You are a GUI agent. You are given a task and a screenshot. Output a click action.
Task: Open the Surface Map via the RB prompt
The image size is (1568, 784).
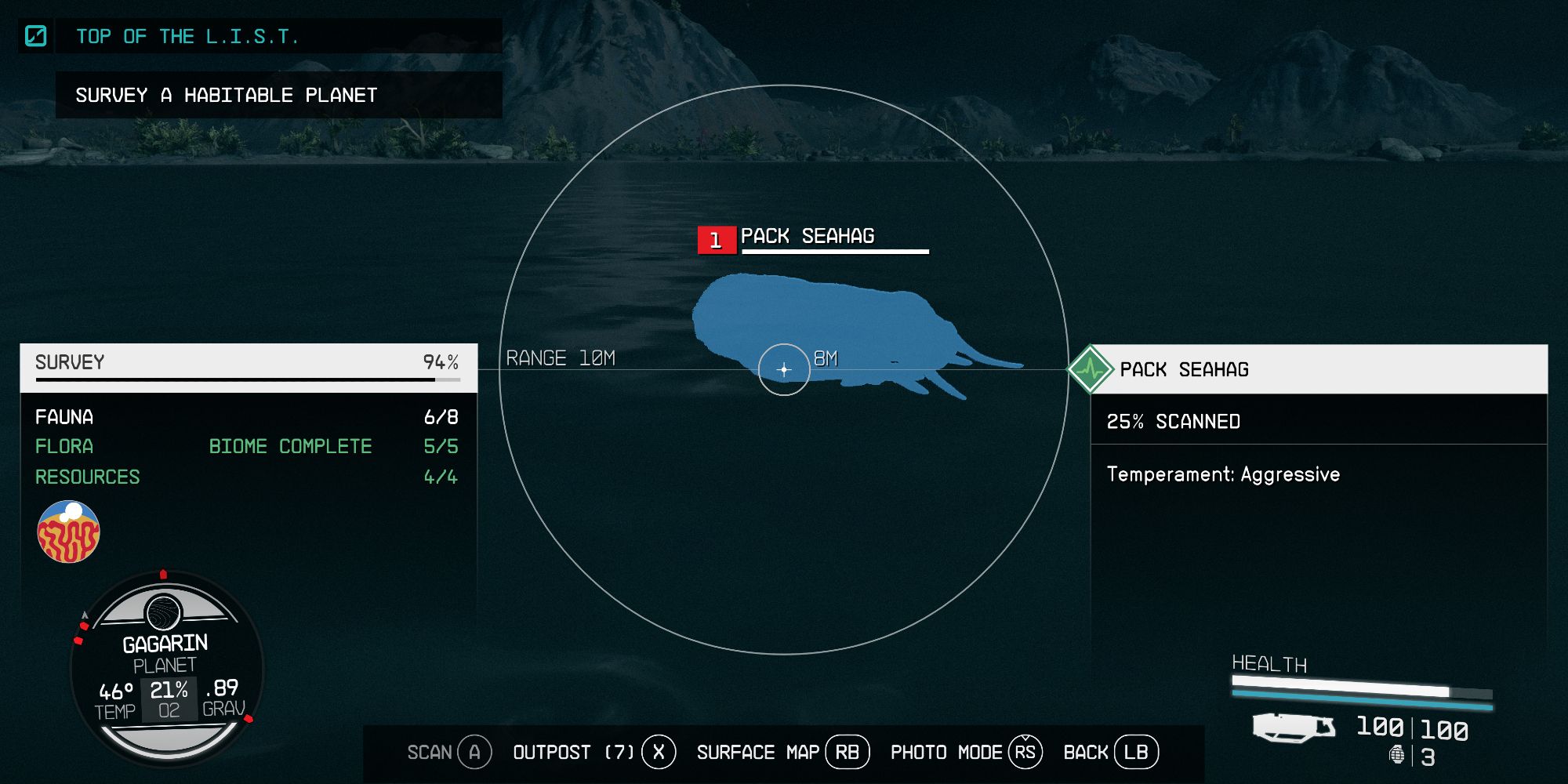pyautogui.click(x=848, y=751)
